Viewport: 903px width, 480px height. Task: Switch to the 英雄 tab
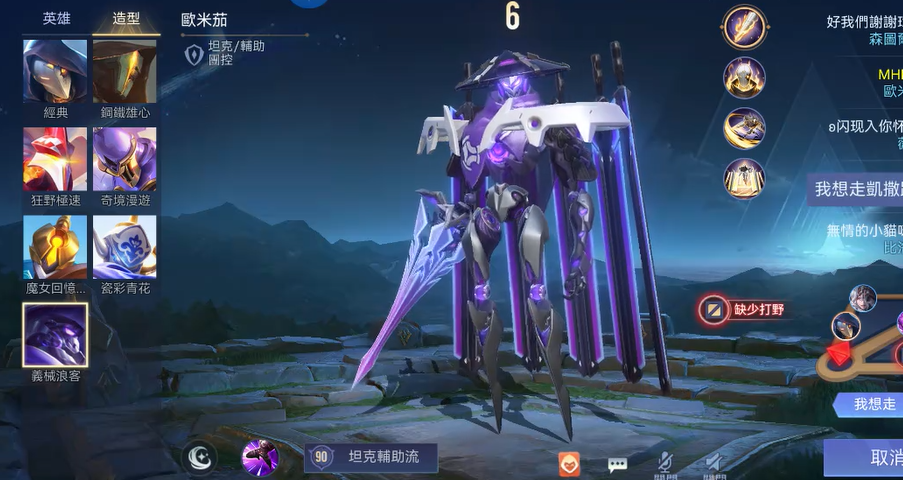[x=56, y=19]
